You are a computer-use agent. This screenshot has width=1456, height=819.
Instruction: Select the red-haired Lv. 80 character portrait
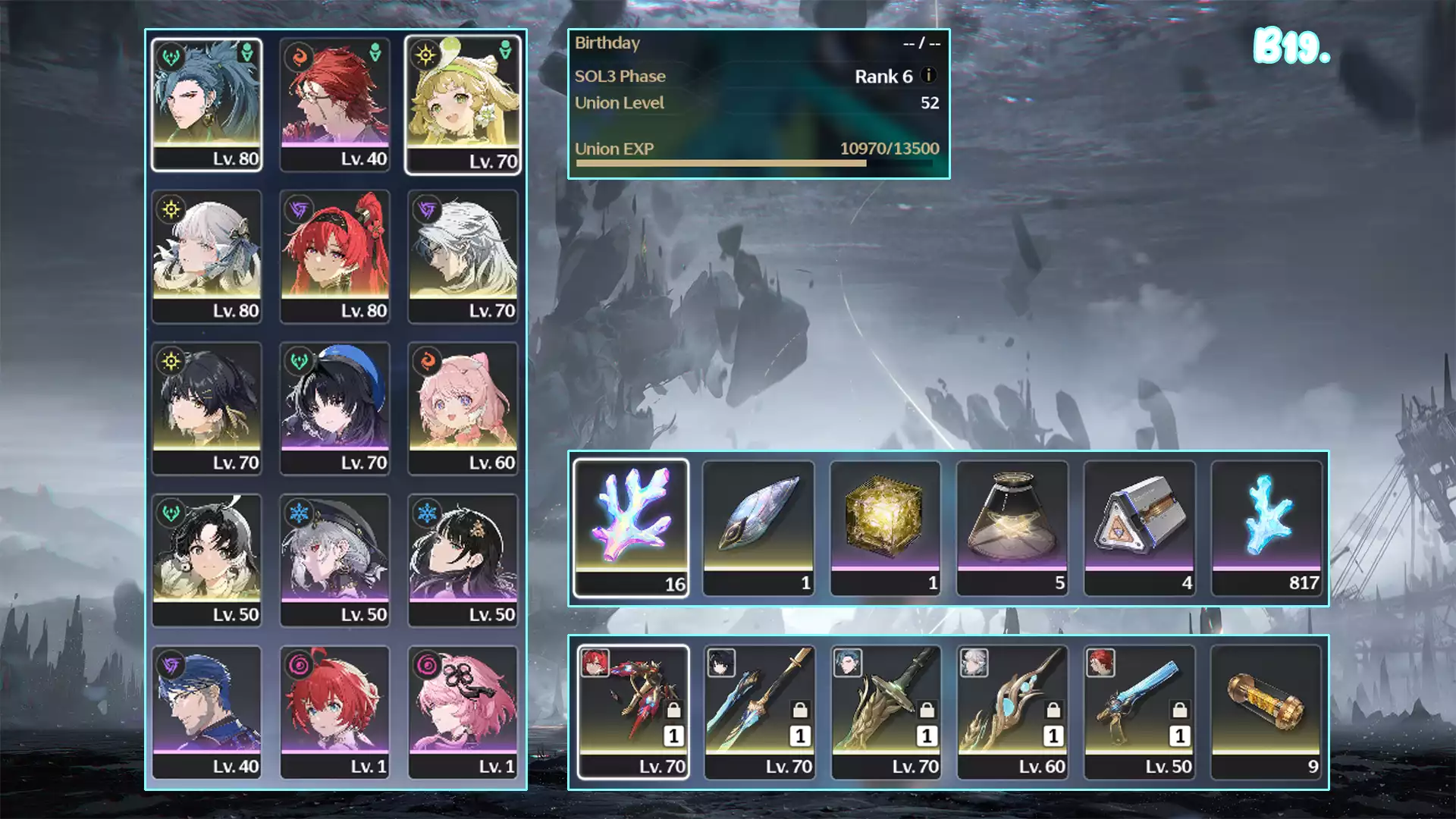click(x=334, y=256)
